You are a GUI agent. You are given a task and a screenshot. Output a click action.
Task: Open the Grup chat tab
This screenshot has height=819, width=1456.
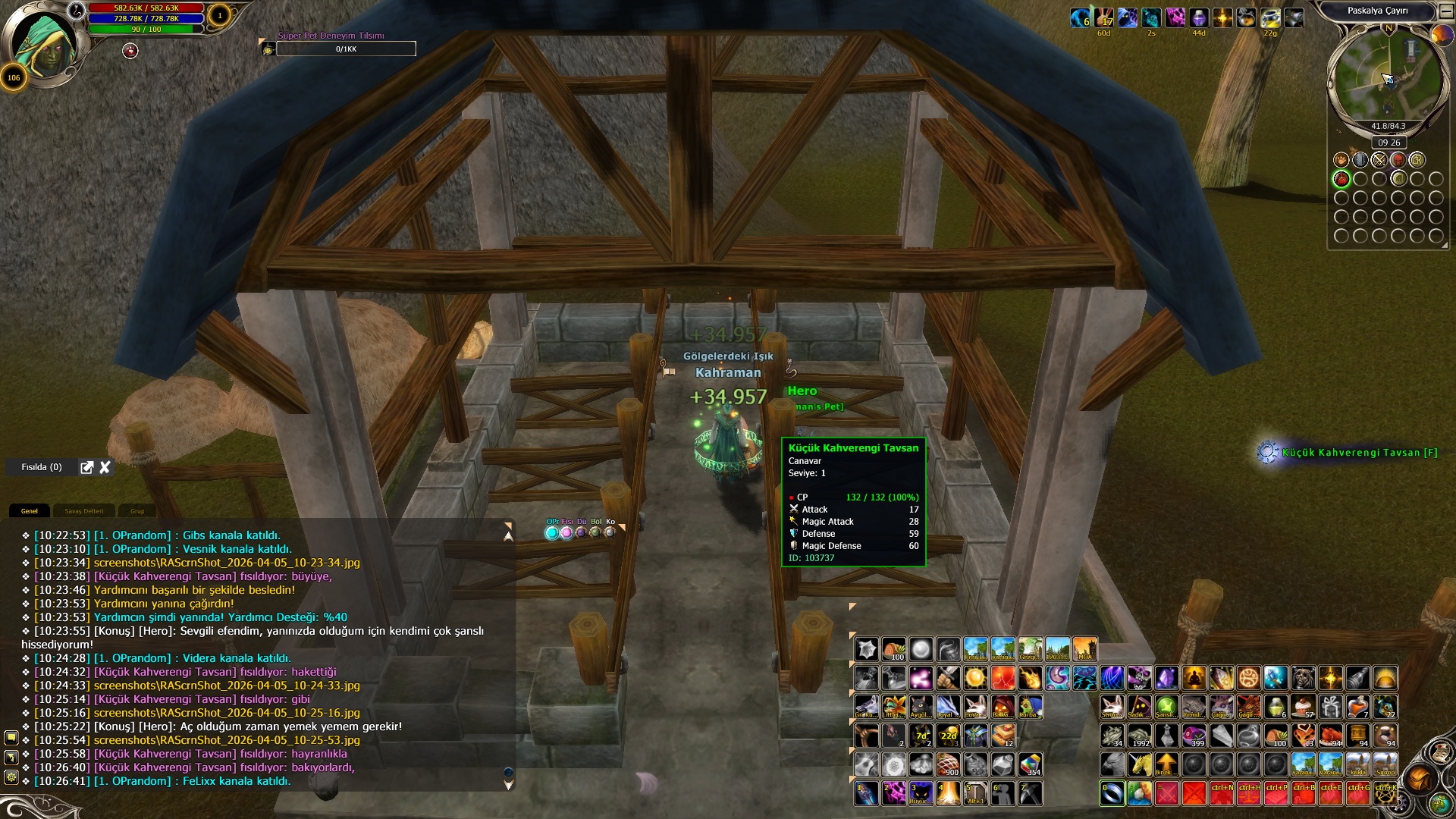(137, 511)
